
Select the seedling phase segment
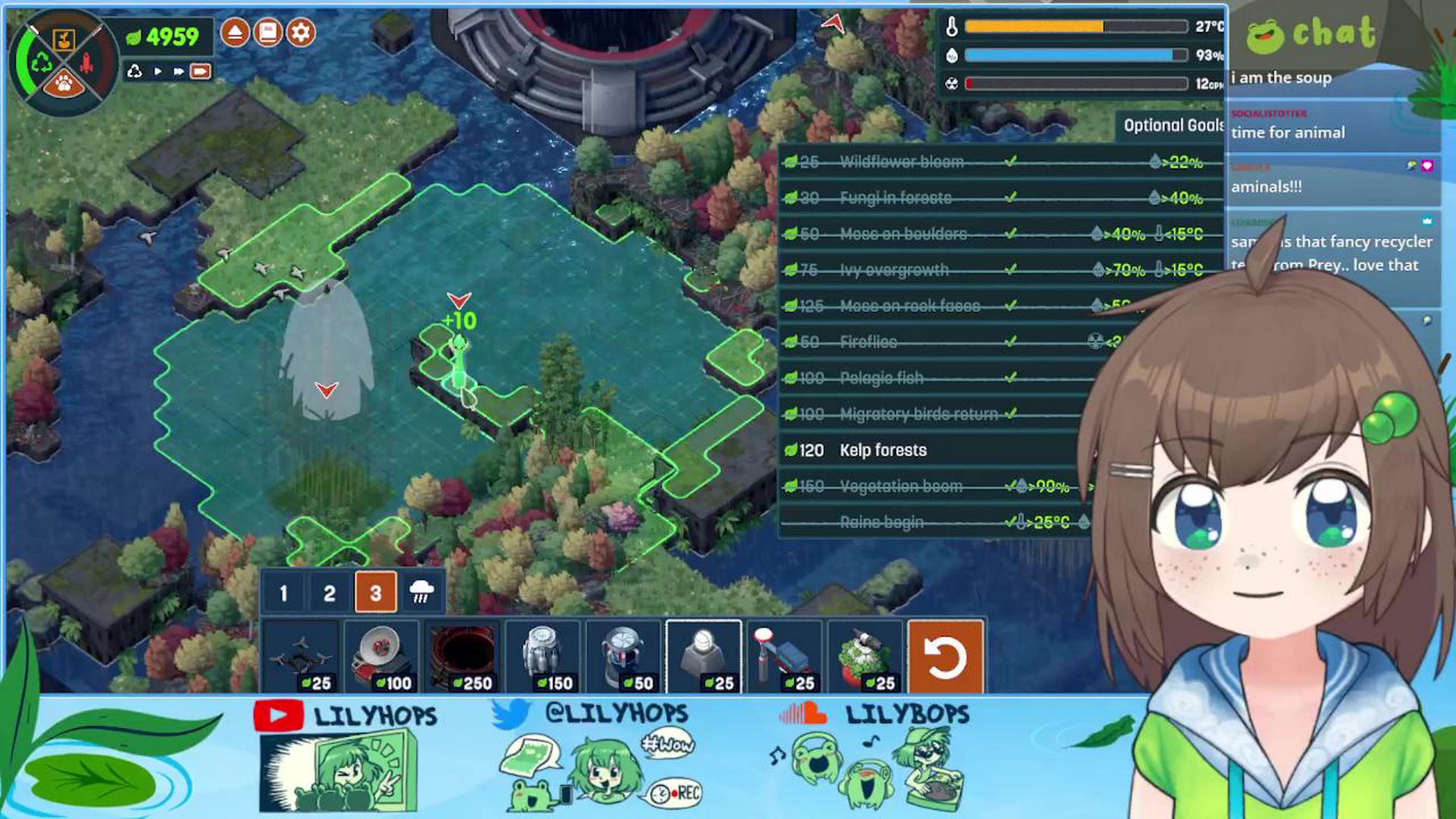[x=64, y=39]
